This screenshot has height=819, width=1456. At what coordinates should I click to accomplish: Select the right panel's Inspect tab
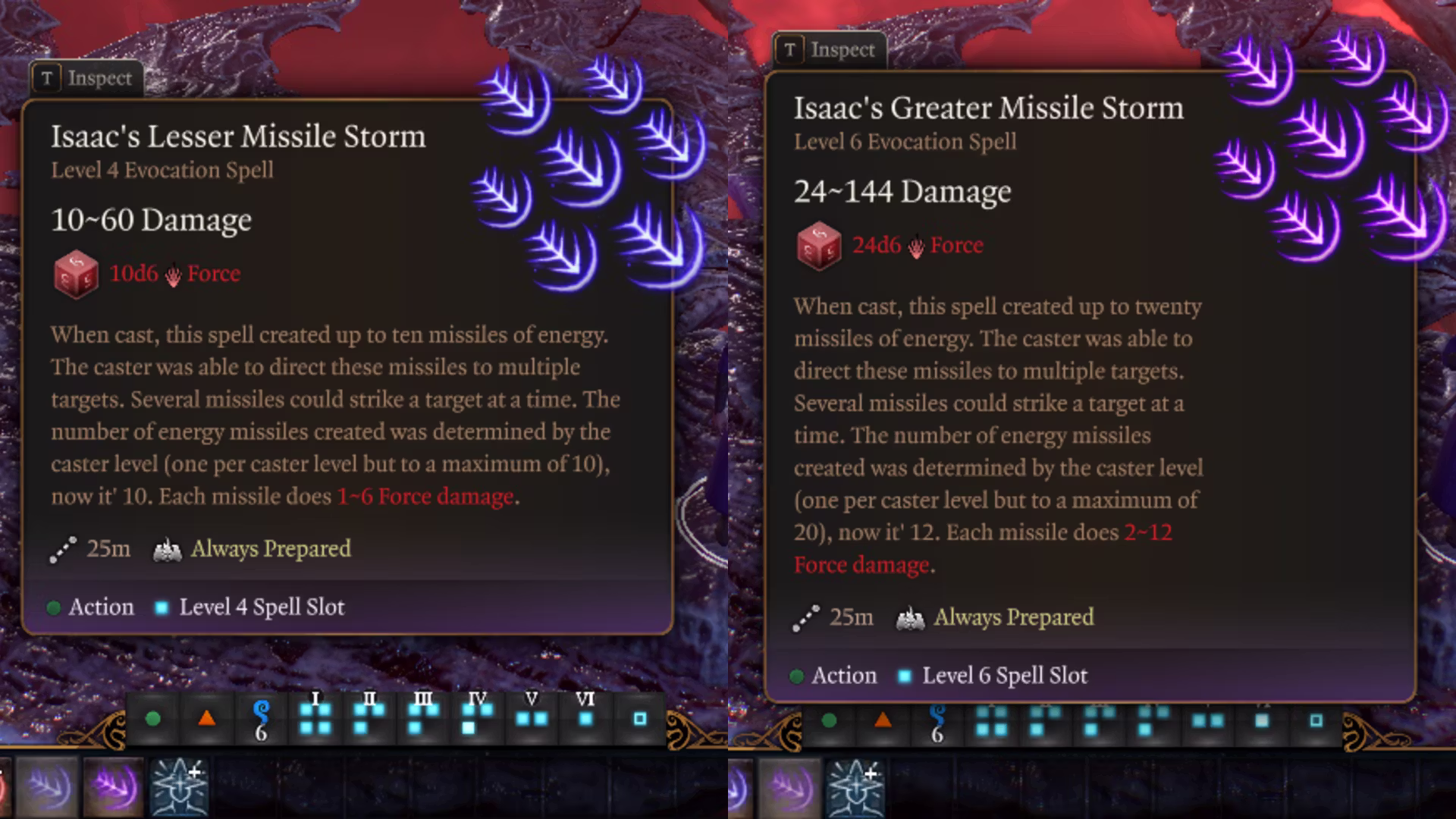830,50
